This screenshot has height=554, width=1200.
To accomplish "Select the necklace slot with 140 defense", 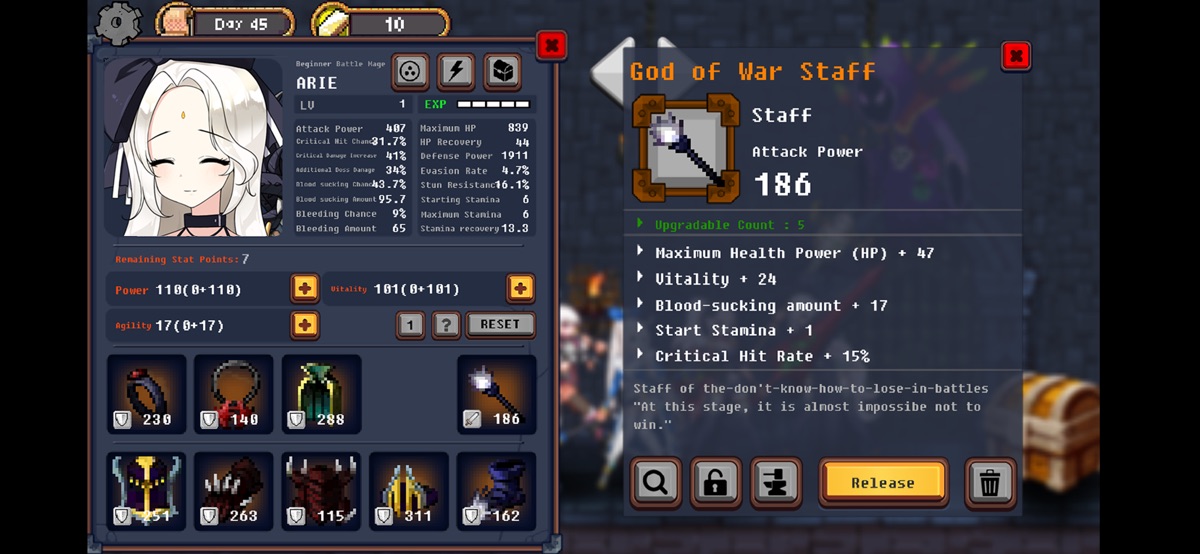I will (x=234, y=394).
